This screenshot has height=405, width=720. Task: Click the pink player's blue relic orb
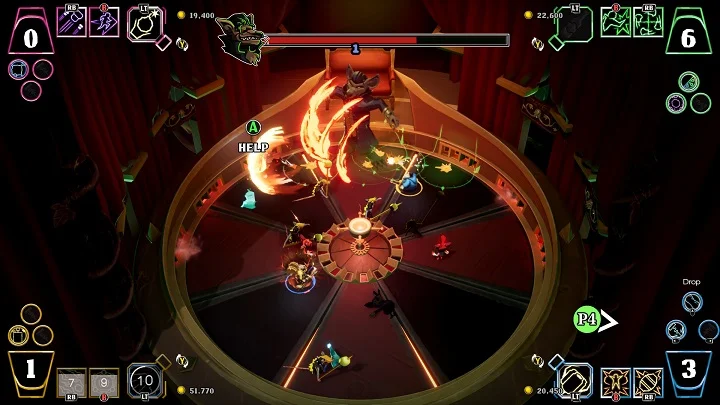click(x=18, y=69)
